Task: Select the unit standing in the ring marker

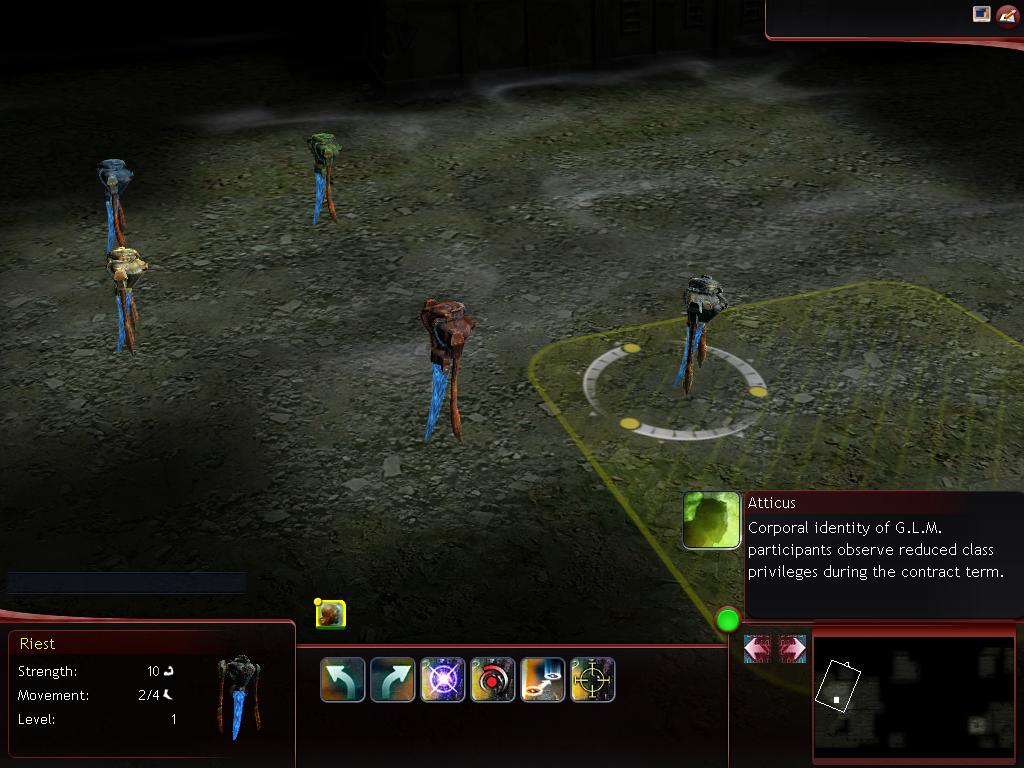Action: tap(698, 330)
